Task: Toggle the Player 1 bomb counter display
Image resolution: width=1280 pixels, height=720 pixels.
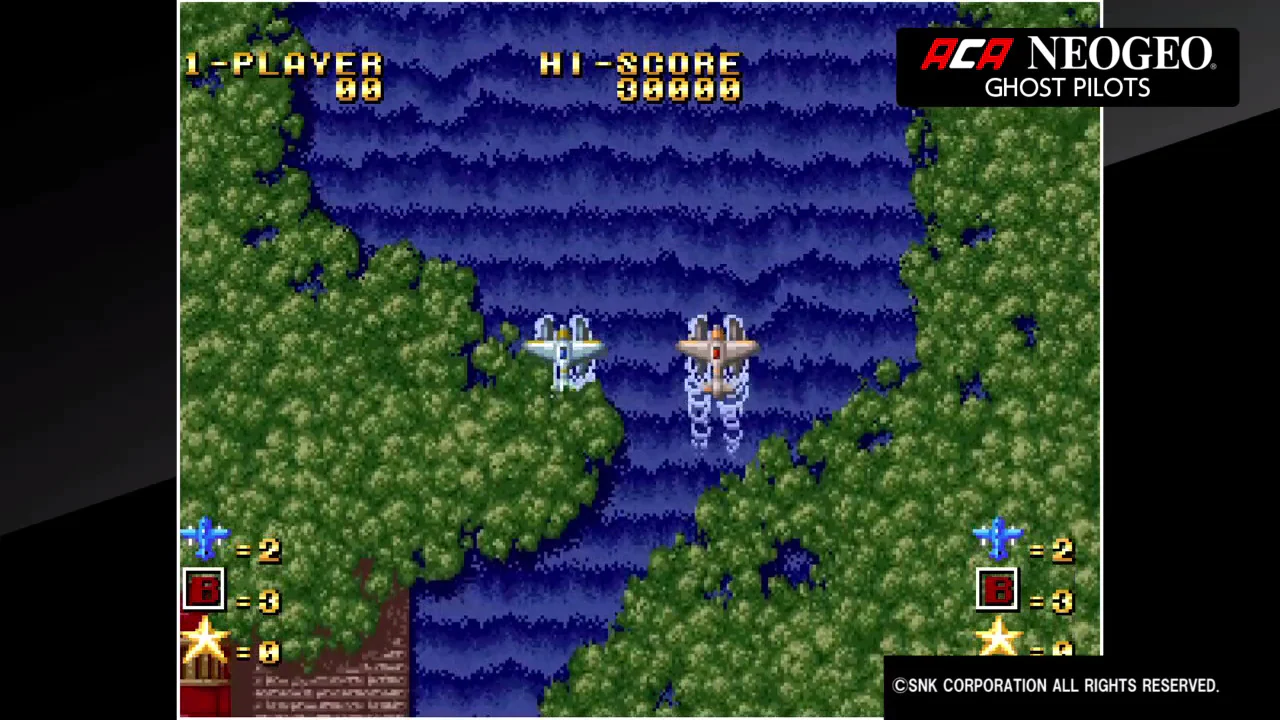Action: (x=267, y=598)
